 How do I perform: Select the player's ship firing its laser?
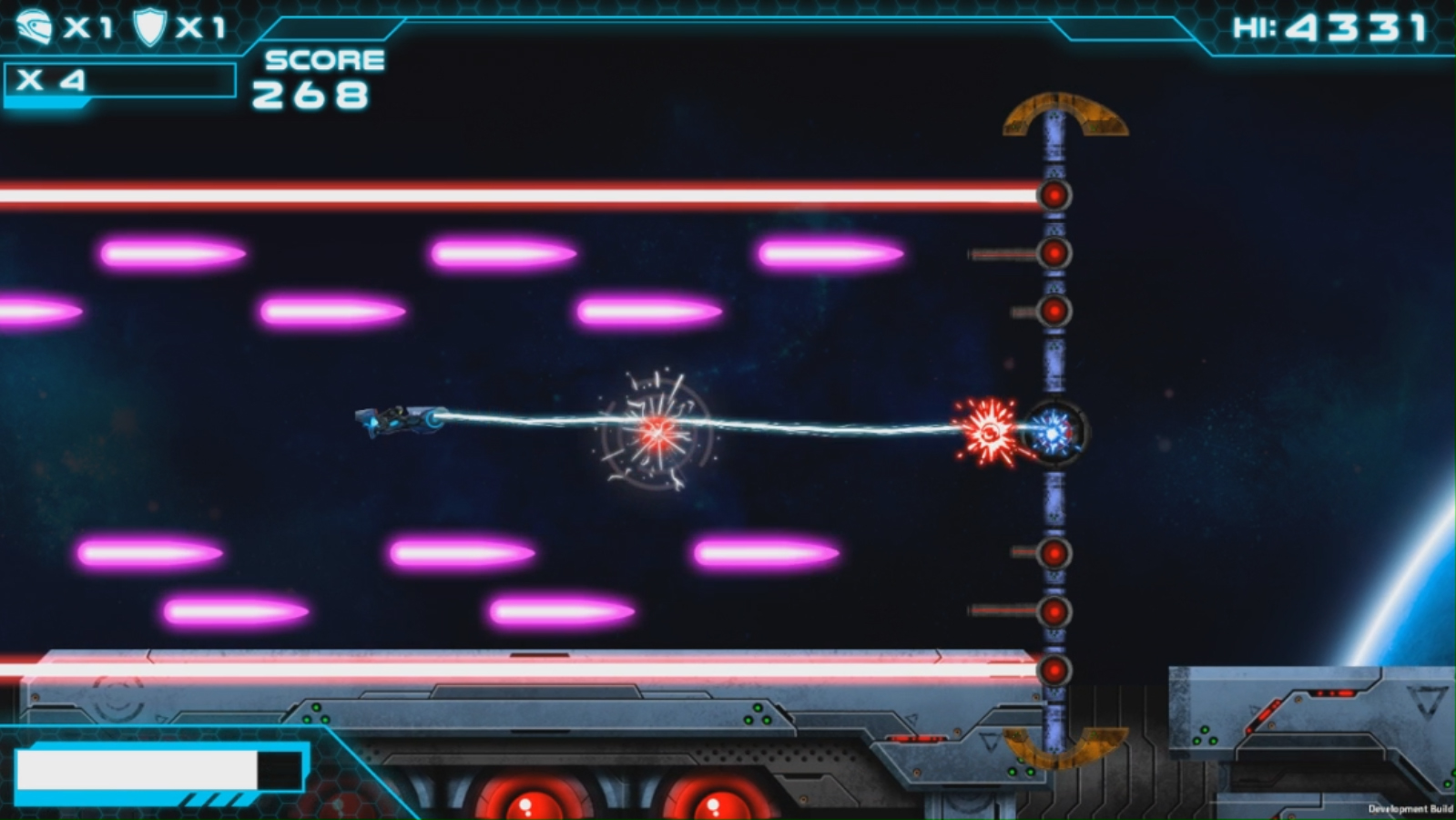pyautogui.click(x=401, y=421)
